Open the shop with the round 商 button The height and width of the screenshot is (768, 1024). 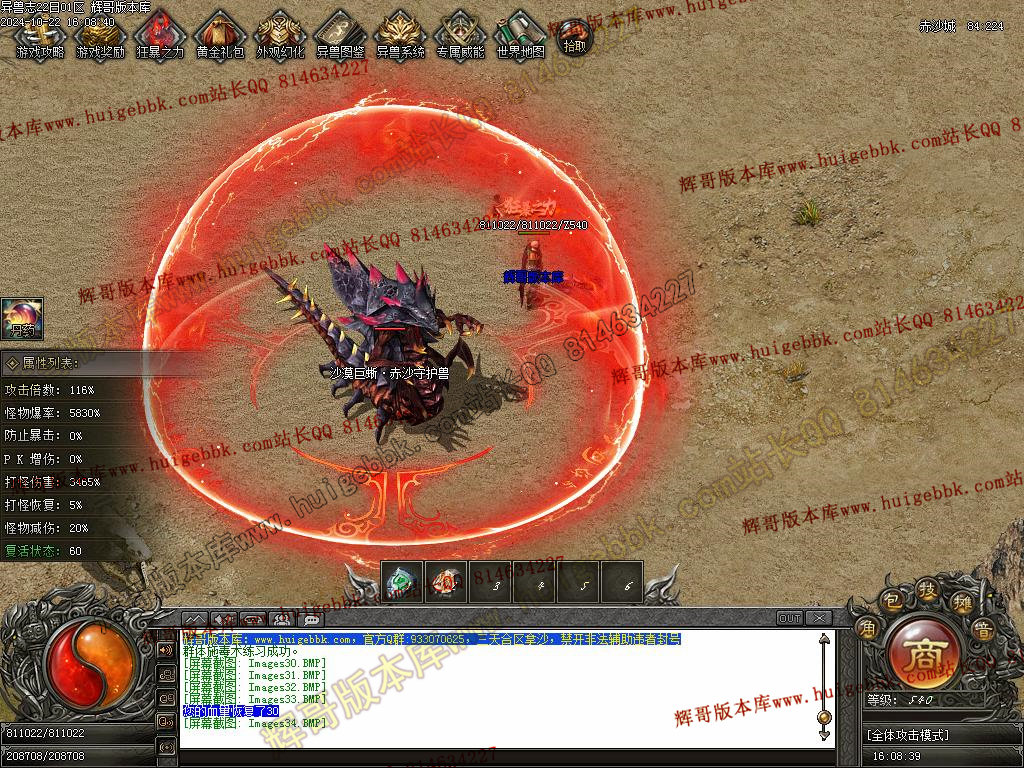tap(920, 654)
